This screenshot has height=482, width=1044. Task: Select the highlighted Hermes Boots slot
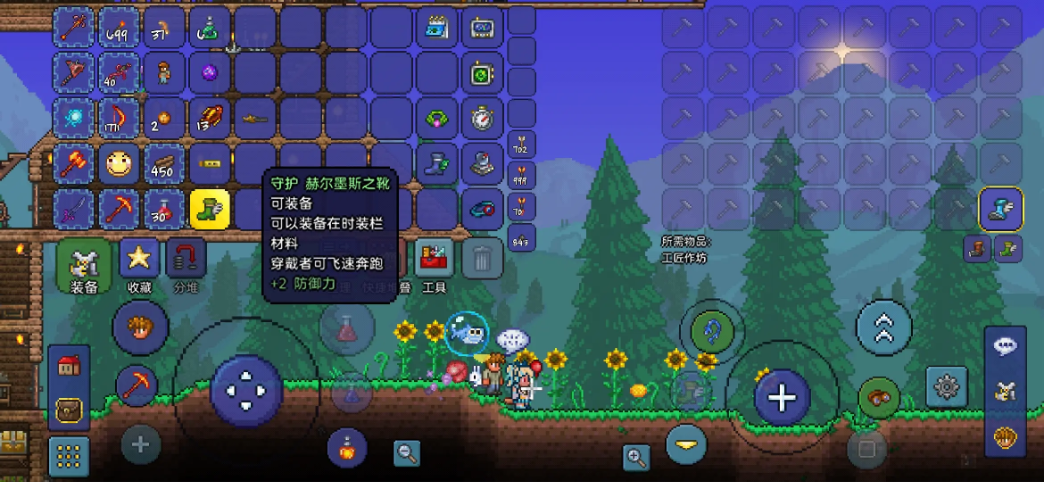210,209
